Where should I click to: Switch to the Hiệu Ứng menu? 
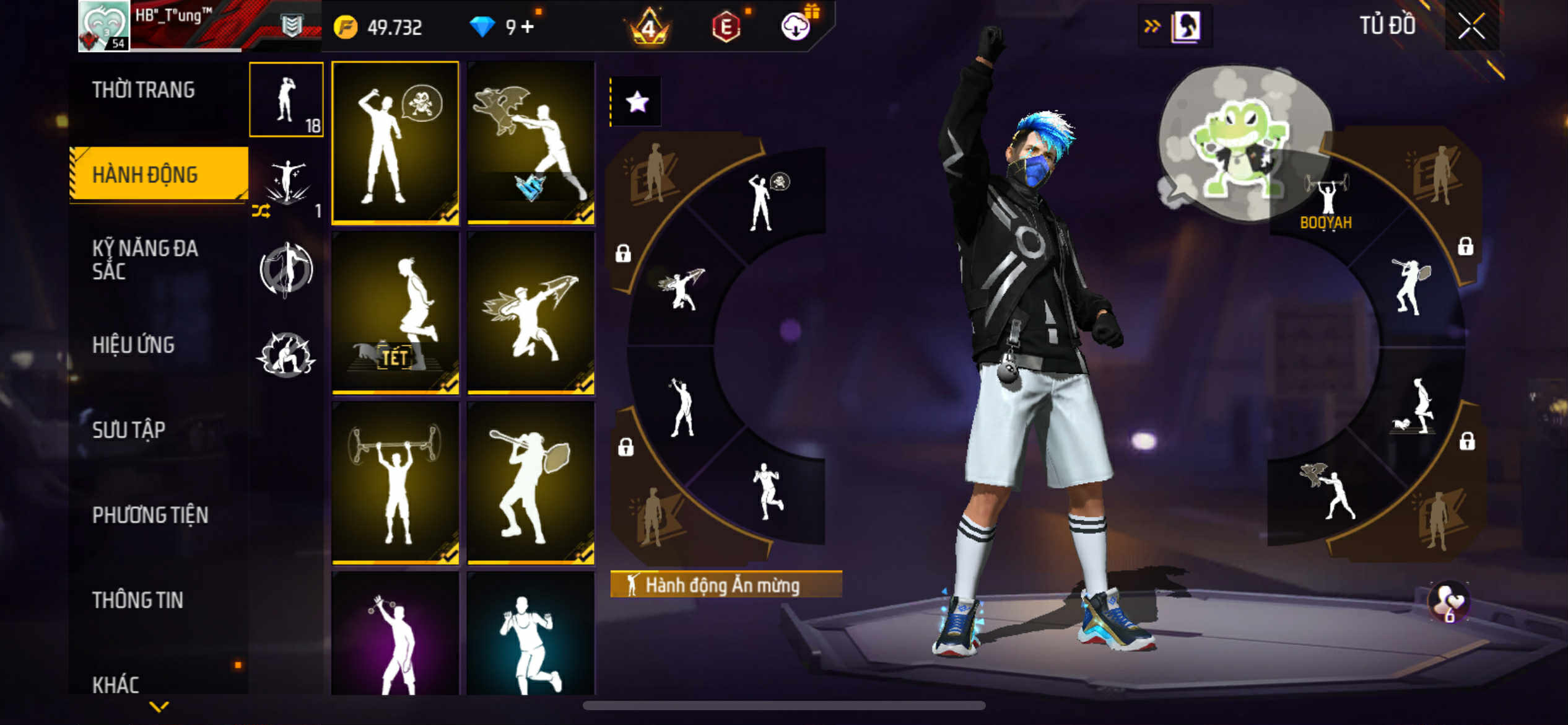click(x=133, y=345)
